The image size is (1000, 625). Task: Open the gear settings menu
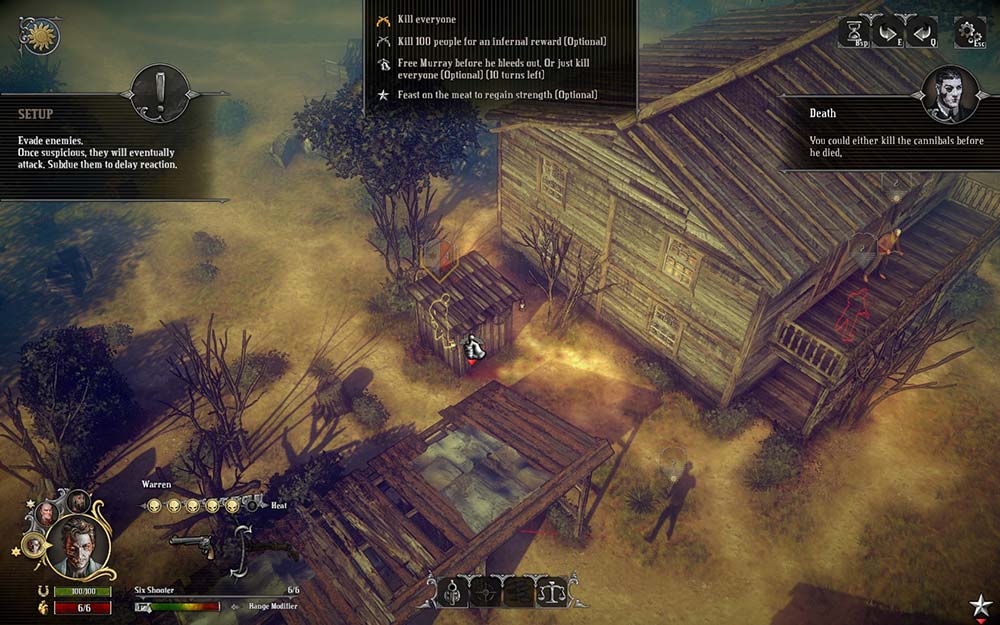click(969, 32)
